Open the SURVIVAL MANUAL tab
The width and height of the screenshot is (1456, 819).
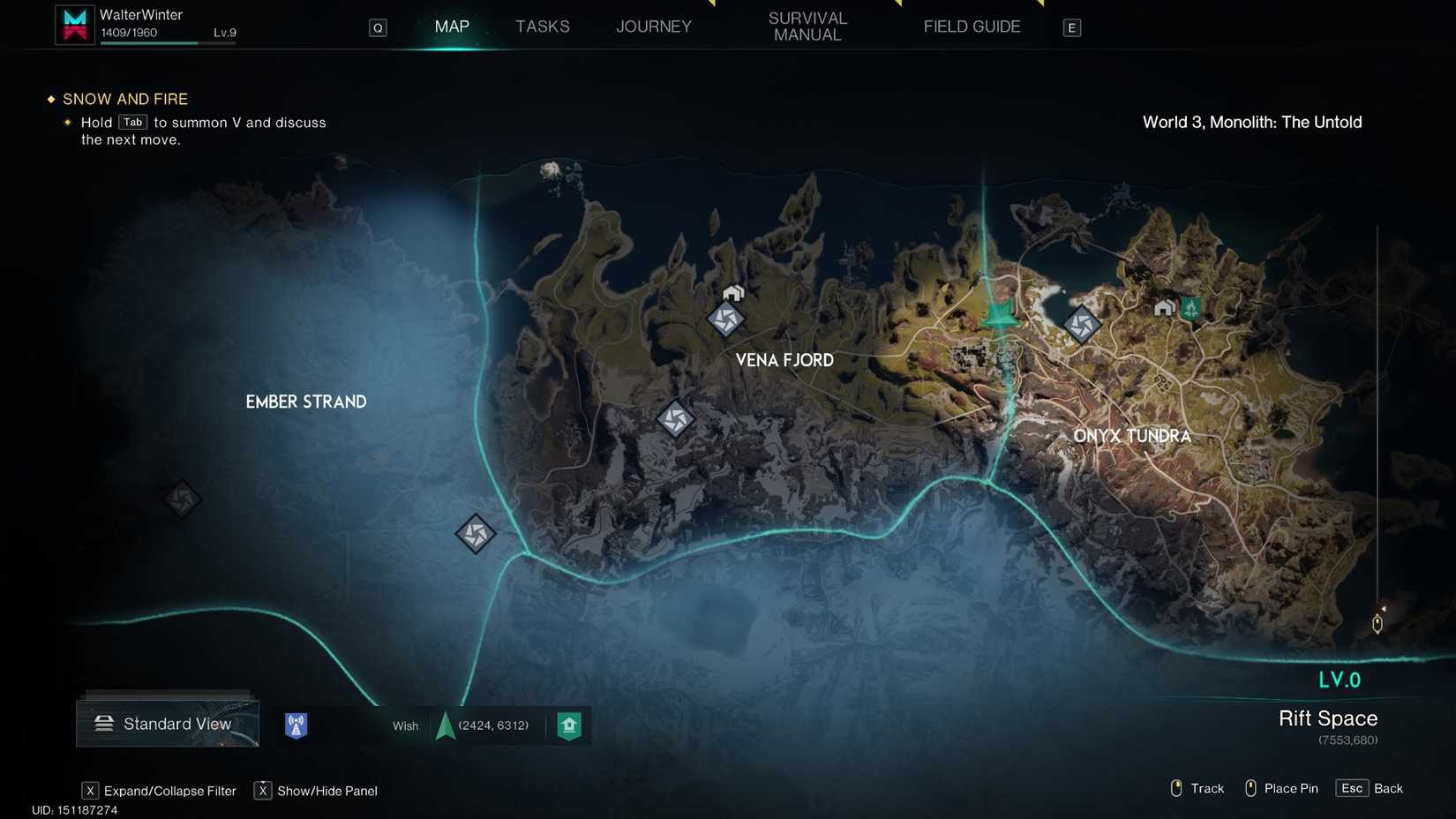[807, 26]
